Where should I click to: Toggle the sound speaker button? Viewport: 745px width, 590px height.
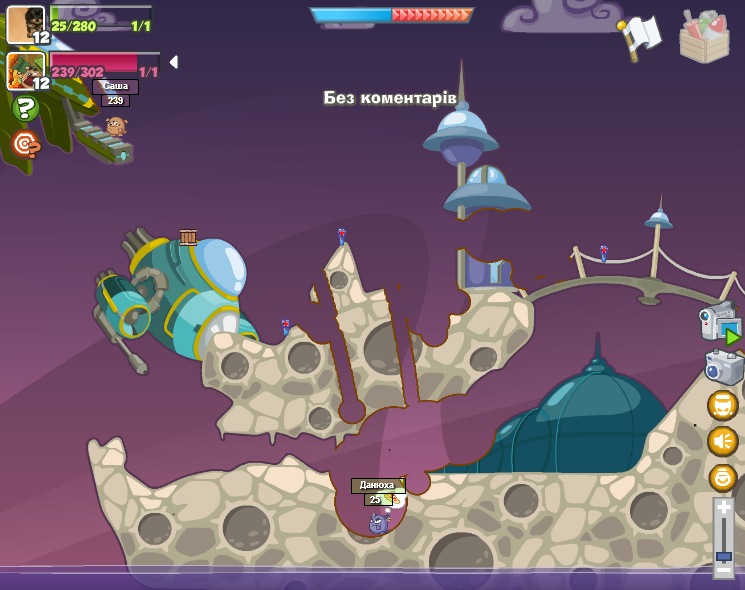pyautogui.click(x=722, y=441)
